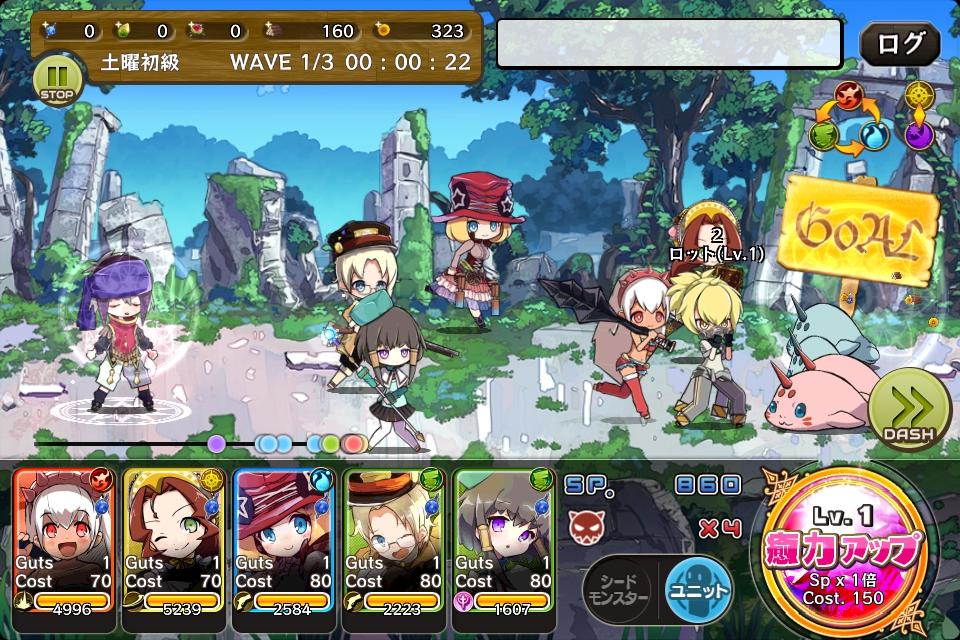Deploy the glasses-wearing blonde unit card
This screenshot has height=640, width=960.
[394, 539]
